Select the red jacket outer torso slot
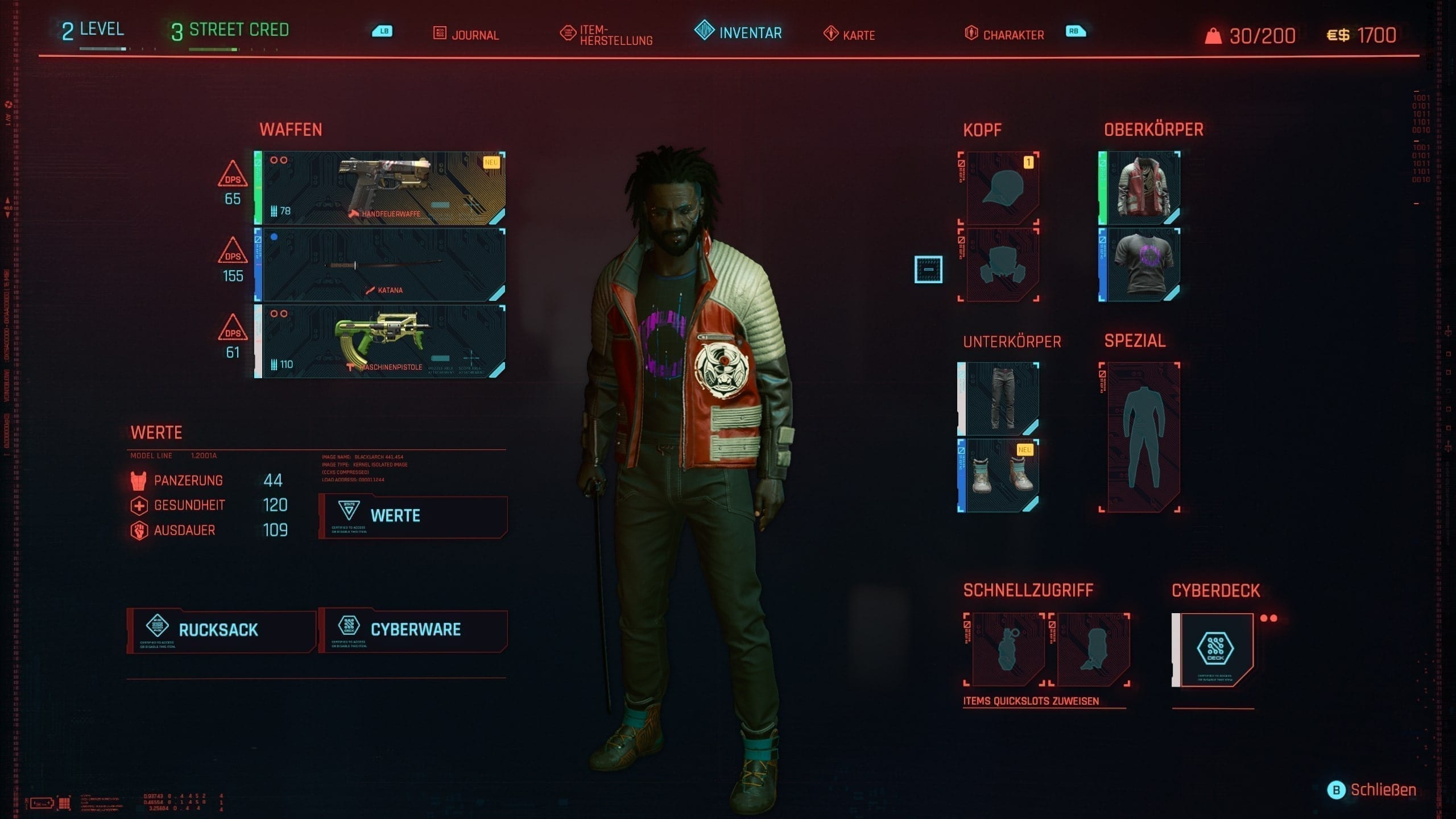 pyautogui.click(x=1141, y=188)
